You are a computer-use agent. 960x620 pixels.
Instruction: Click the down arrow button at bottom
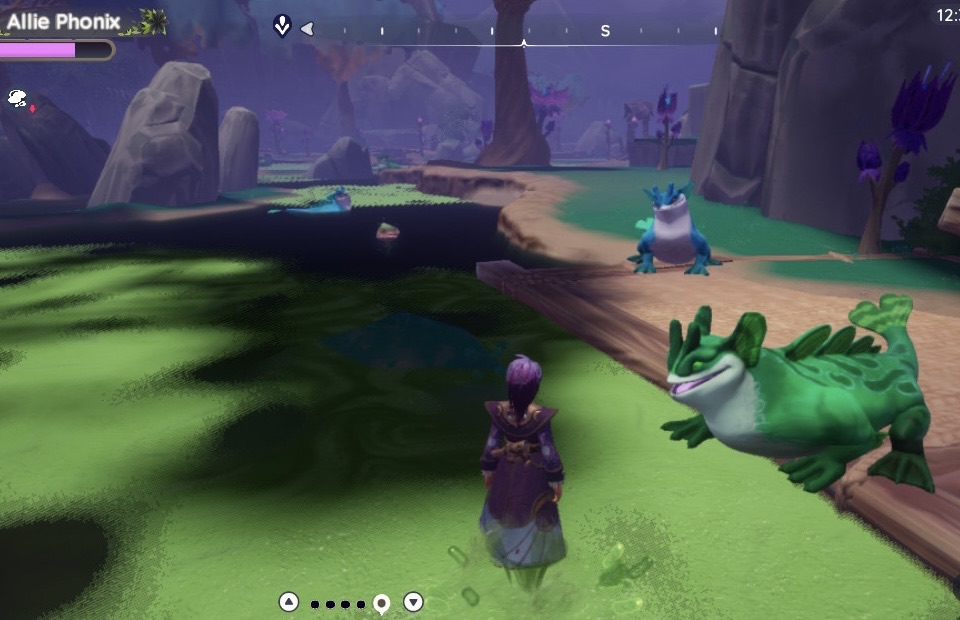[x=413, y=602]
